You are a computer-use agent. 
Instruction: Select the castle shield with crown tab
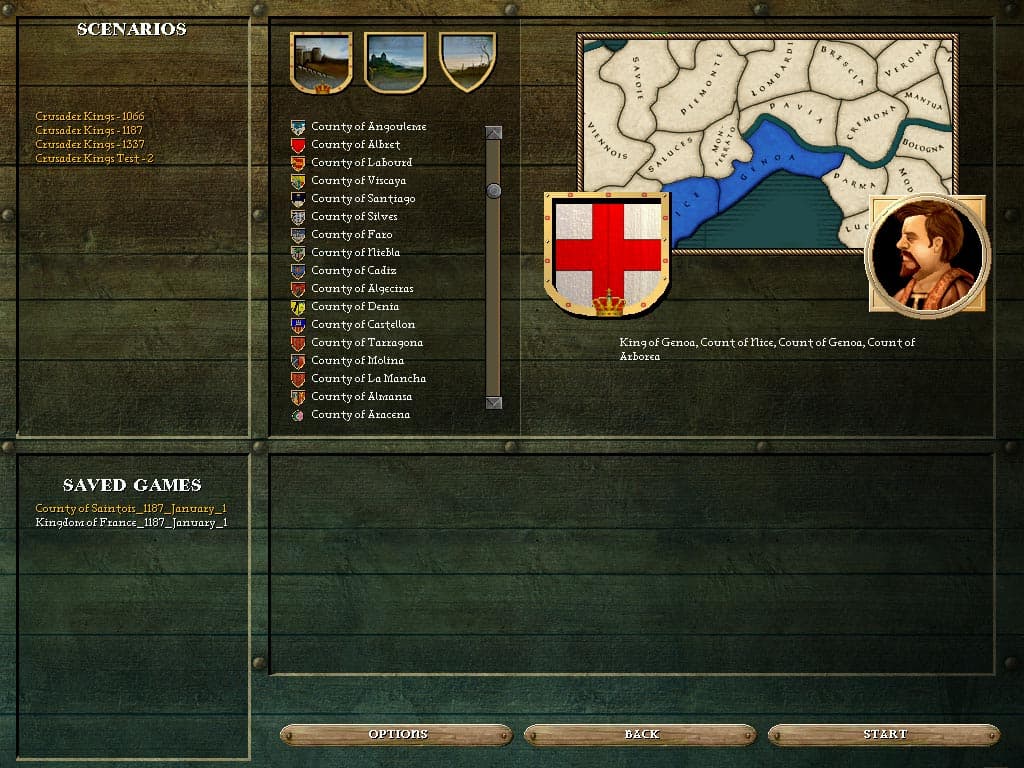[321, 62]
